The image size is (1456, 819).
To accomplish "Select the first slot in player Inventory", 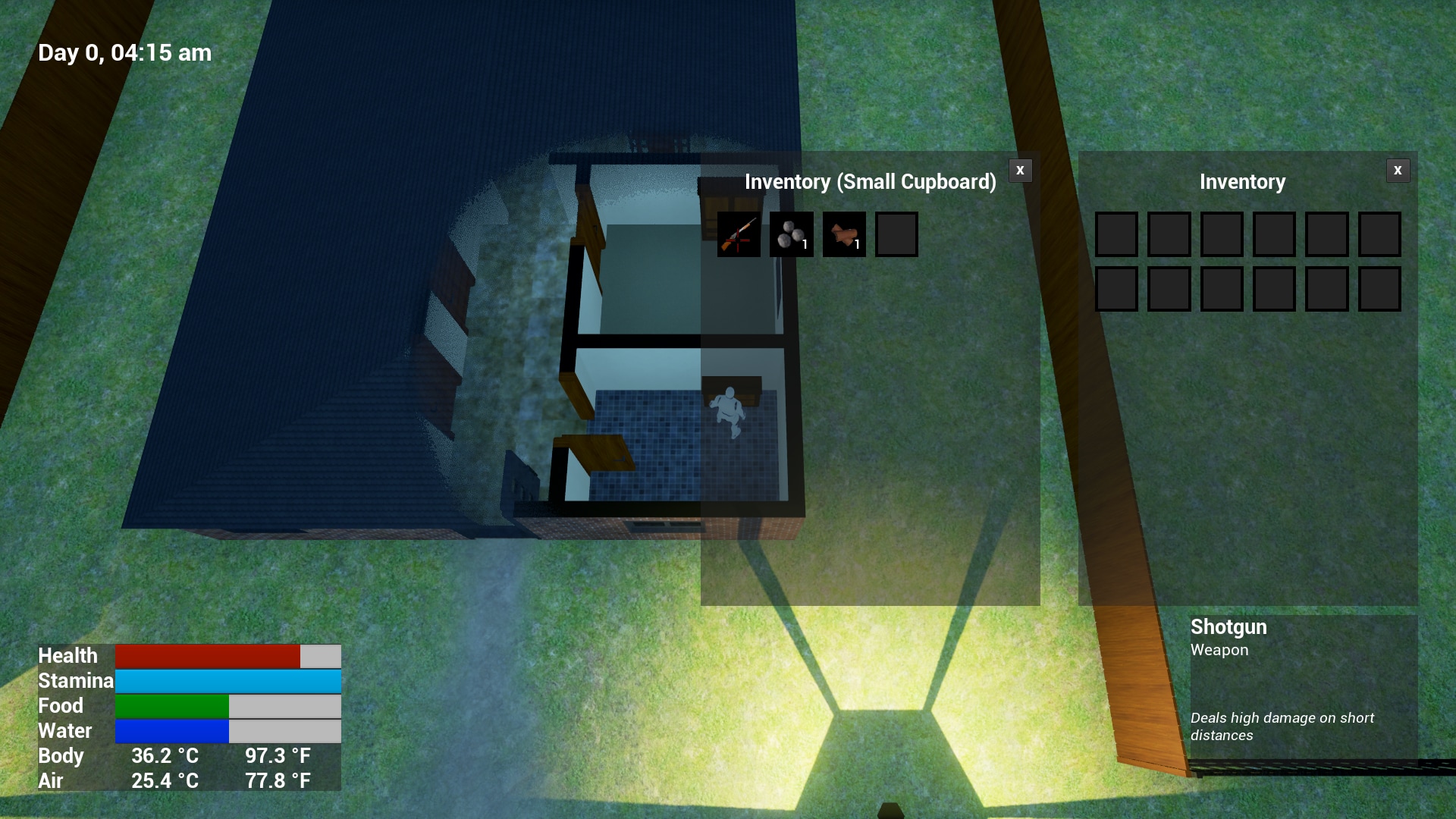I will tap(1116, 234).
